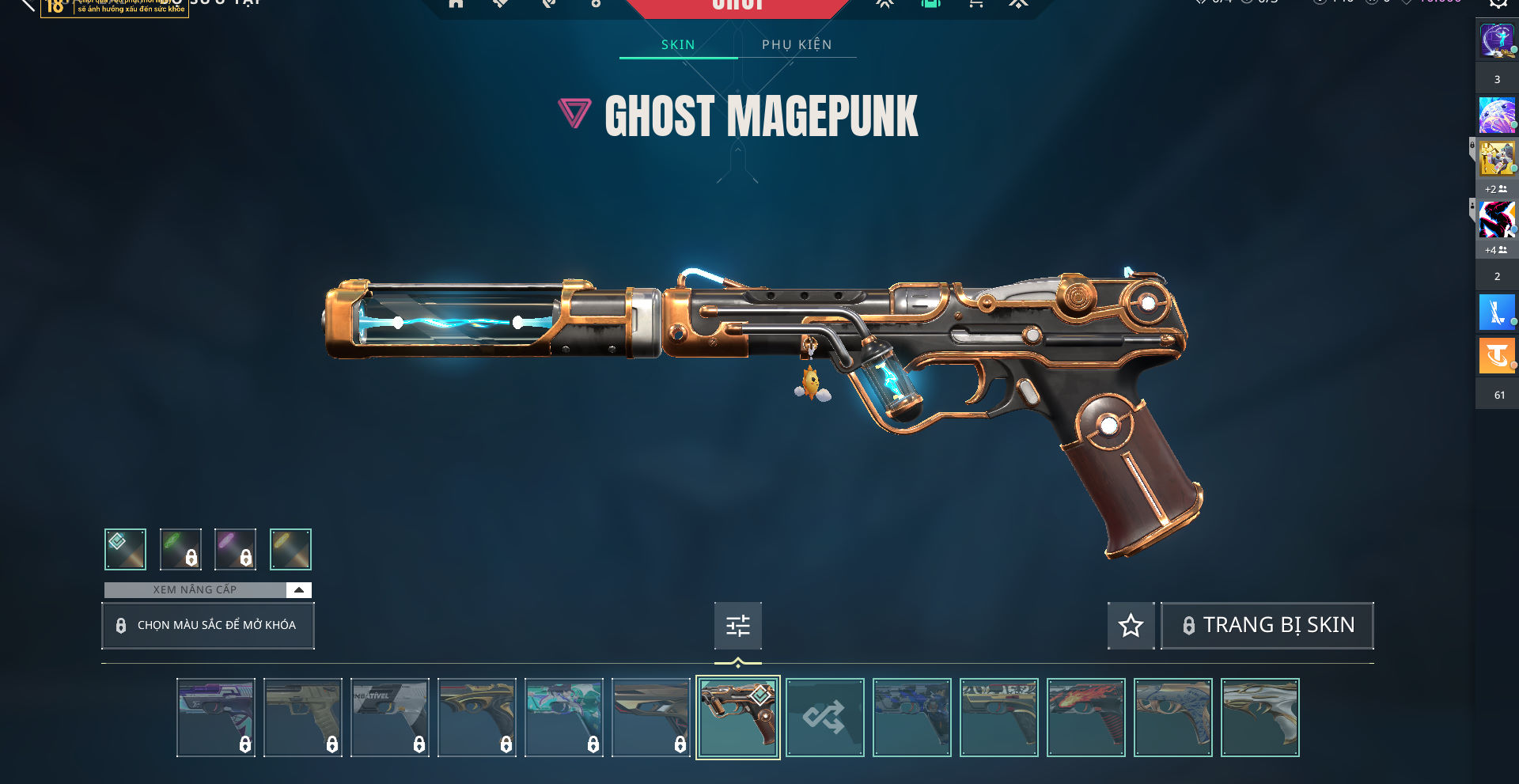Go back with the top-left arrow
The height and width of the screenshot is (784, 1519).
[28, 4]
